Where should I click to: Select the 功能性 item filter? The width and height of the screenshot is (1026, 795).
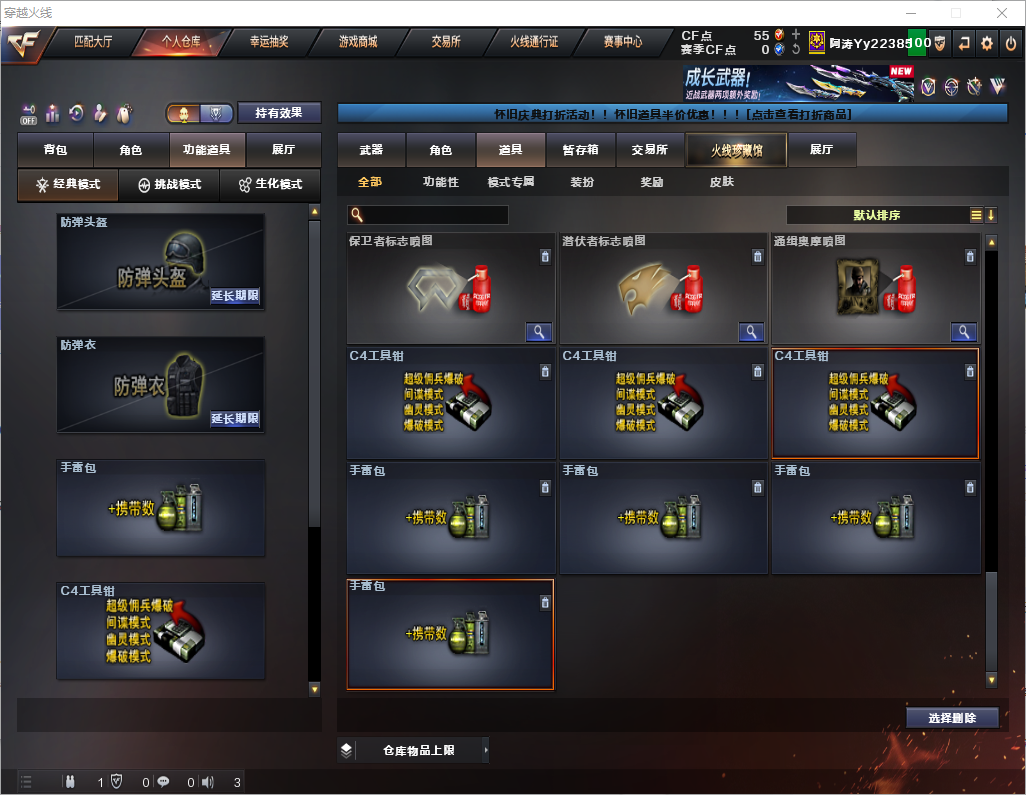440,183
